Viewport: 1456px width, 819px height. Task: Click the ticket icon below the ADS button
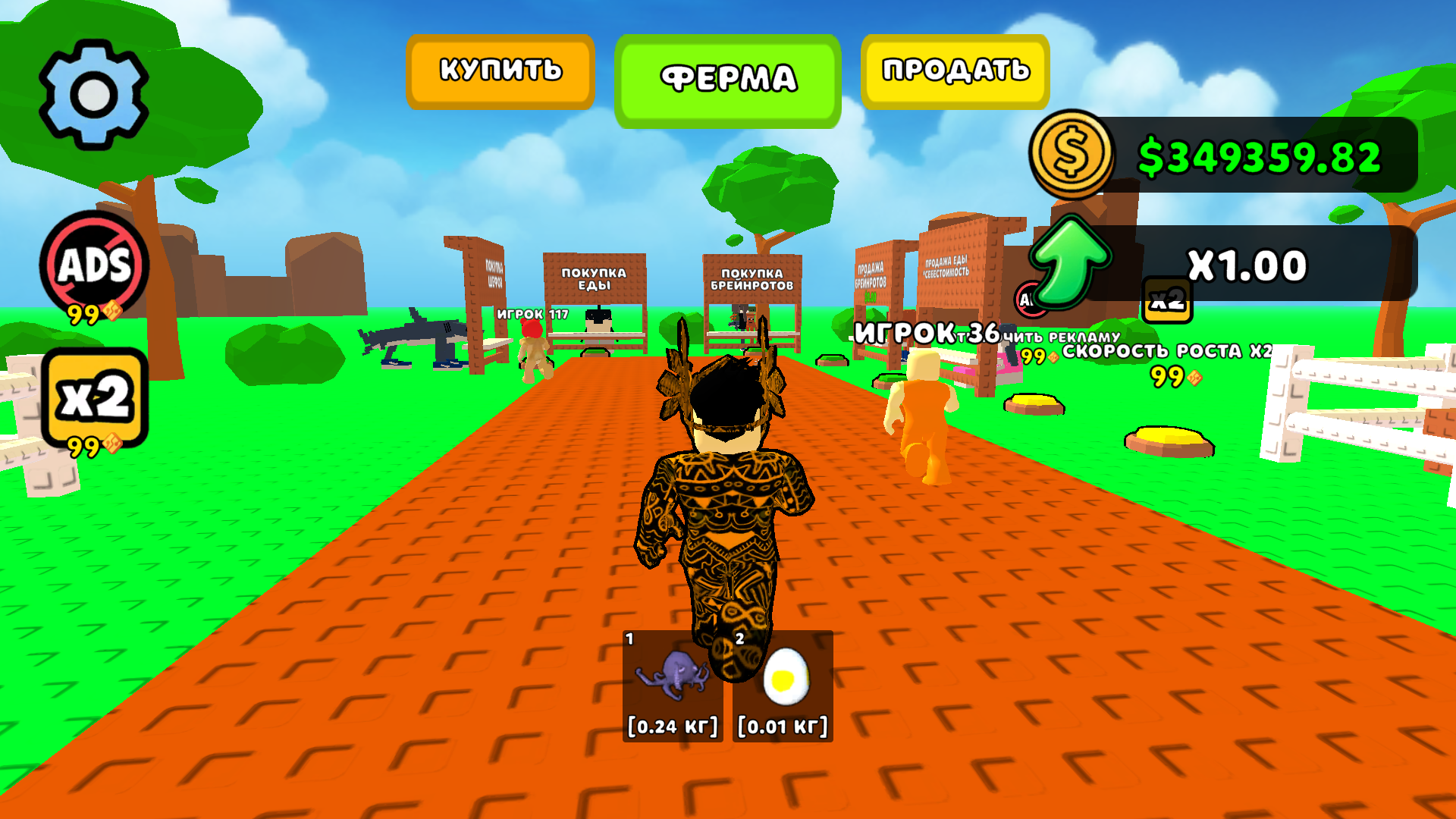click(112, 309)
